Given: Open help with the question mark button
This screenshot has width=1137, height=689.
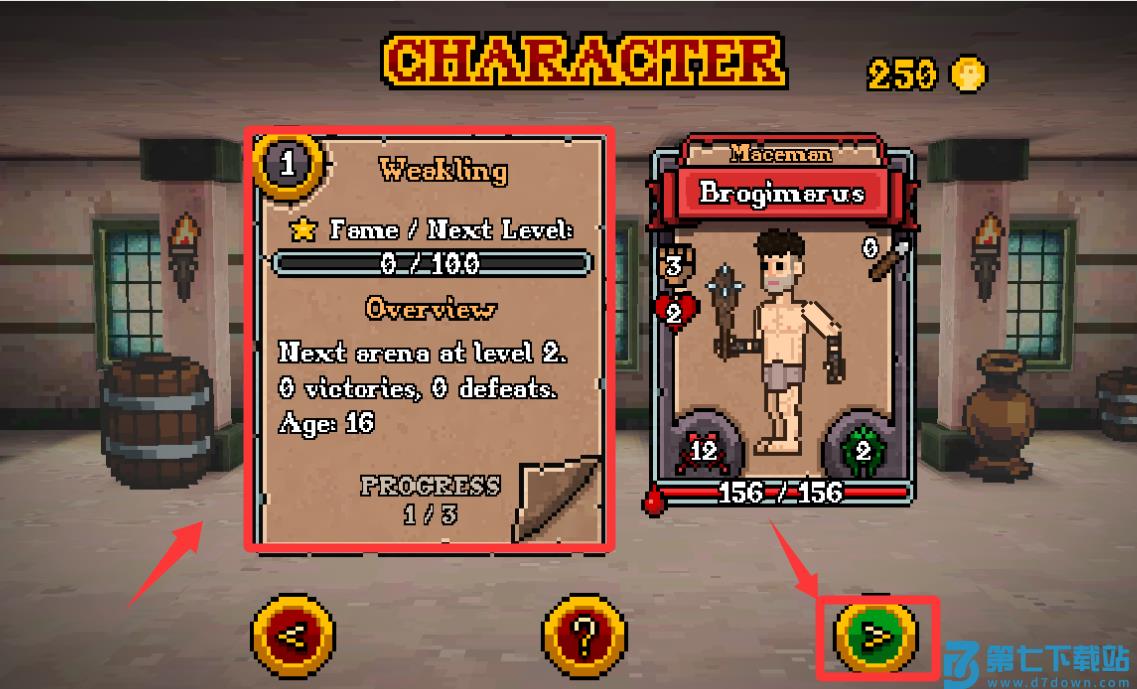Looking at the screenshot, I should 585,634.
